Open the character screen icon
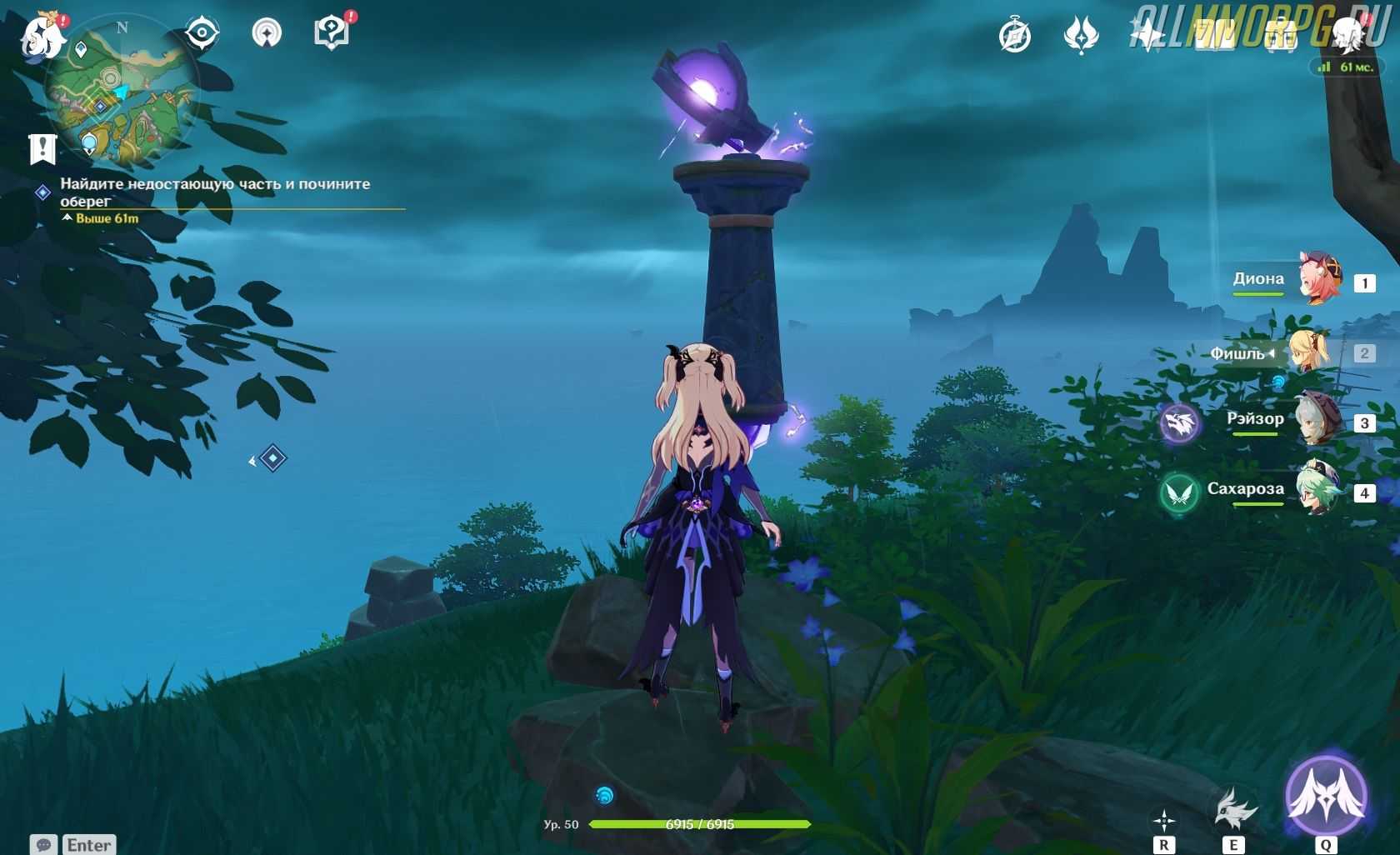Image resolution: width=1400 pixels, height=855 pixels. tap(1347, 36)
